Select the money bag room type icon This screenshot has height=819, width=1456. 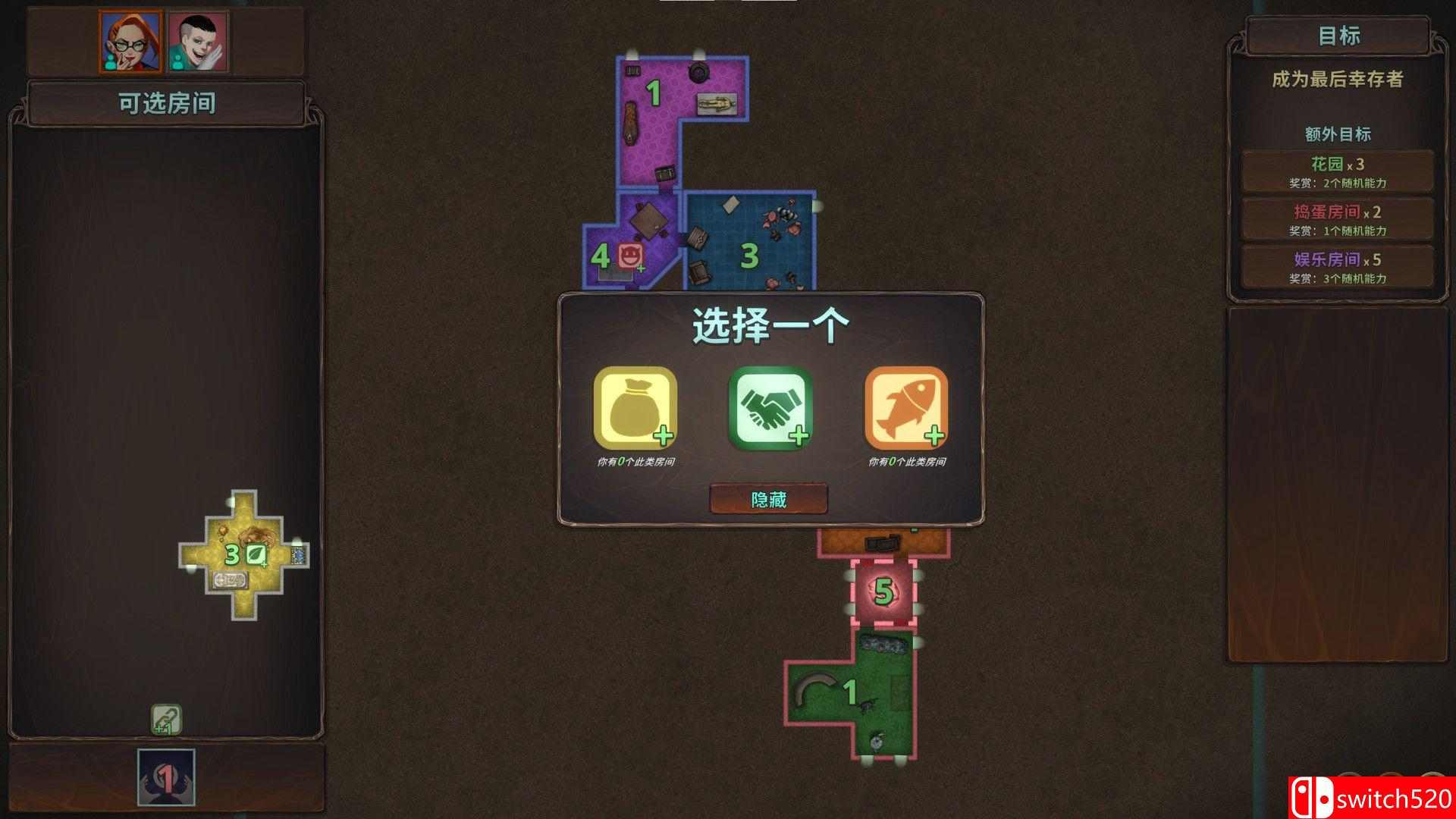tap(635, 409)
